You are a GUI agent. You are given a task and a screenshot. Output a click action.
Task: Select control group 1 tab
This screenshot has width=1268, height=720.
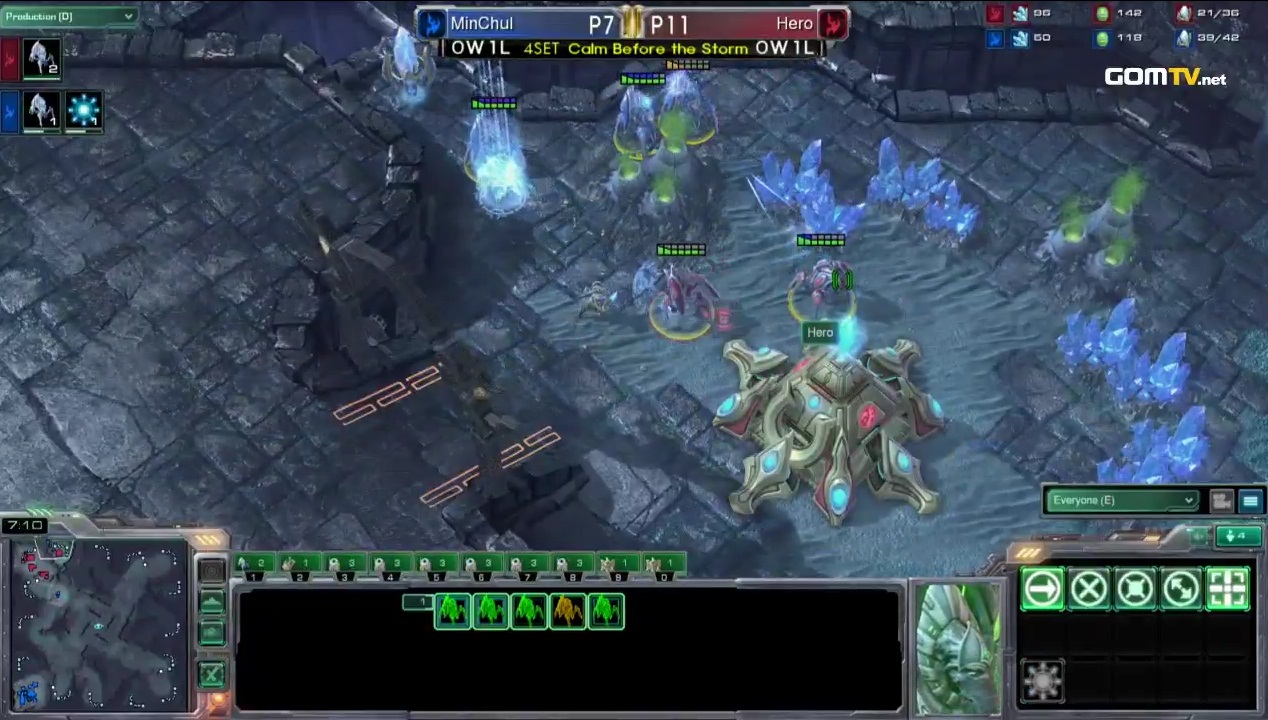254,567
